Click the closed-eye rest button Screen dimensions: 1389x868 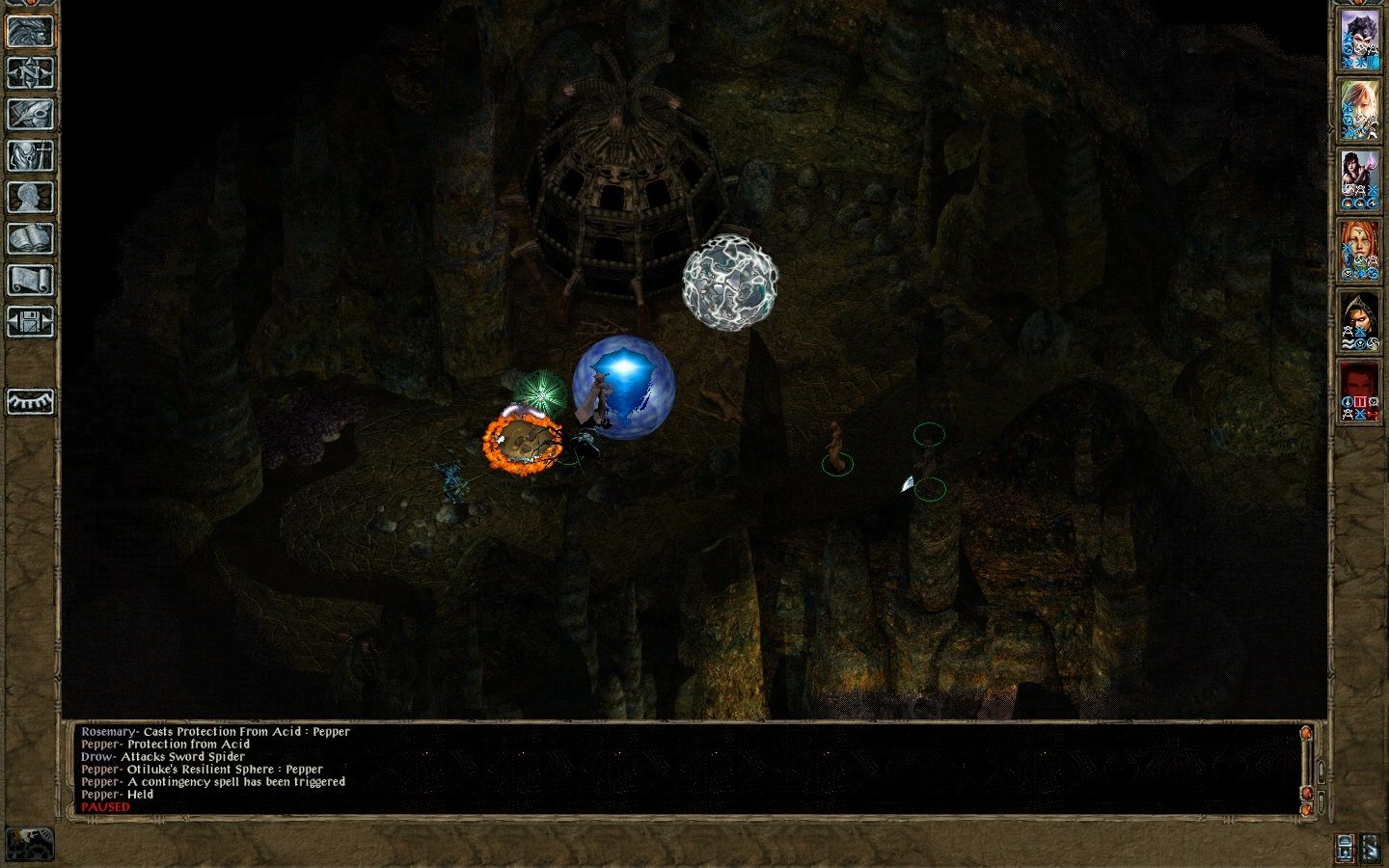(x=30, y=400)
